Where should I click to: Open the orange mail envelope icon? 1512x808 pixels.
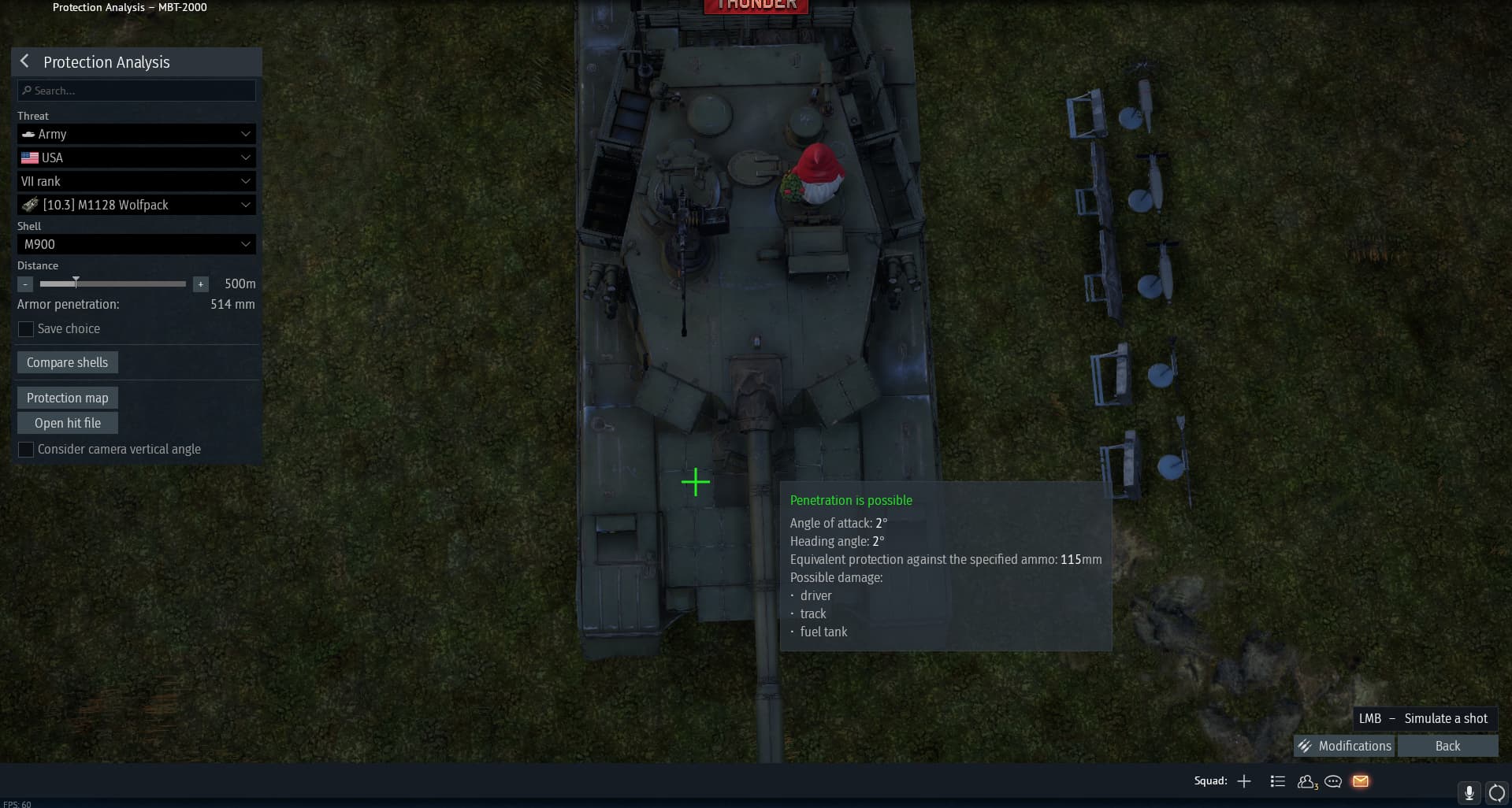point(1361,781)
